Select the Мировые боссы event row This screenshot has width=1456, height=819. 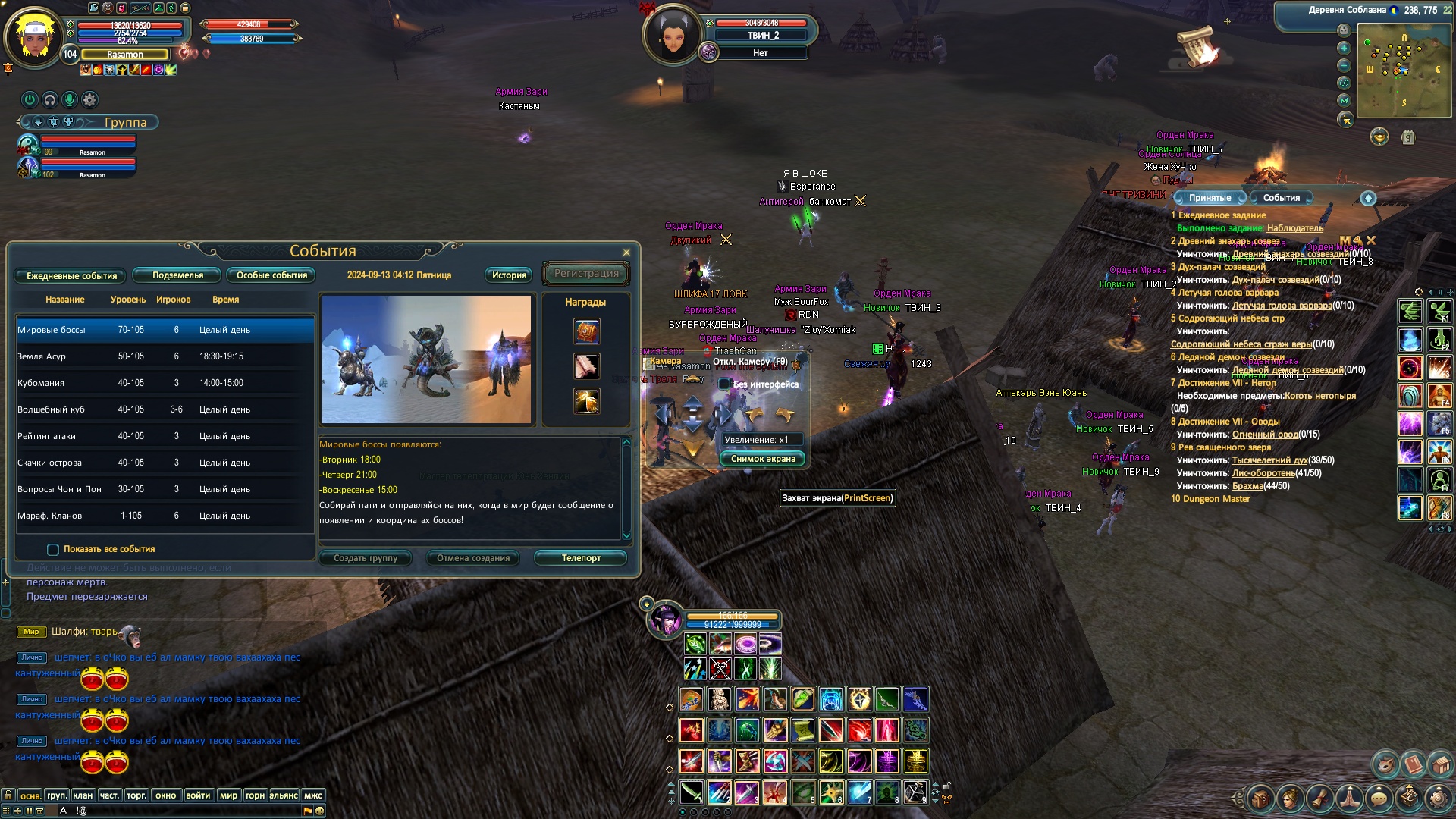pyautogui.click(x=165, y=330)
